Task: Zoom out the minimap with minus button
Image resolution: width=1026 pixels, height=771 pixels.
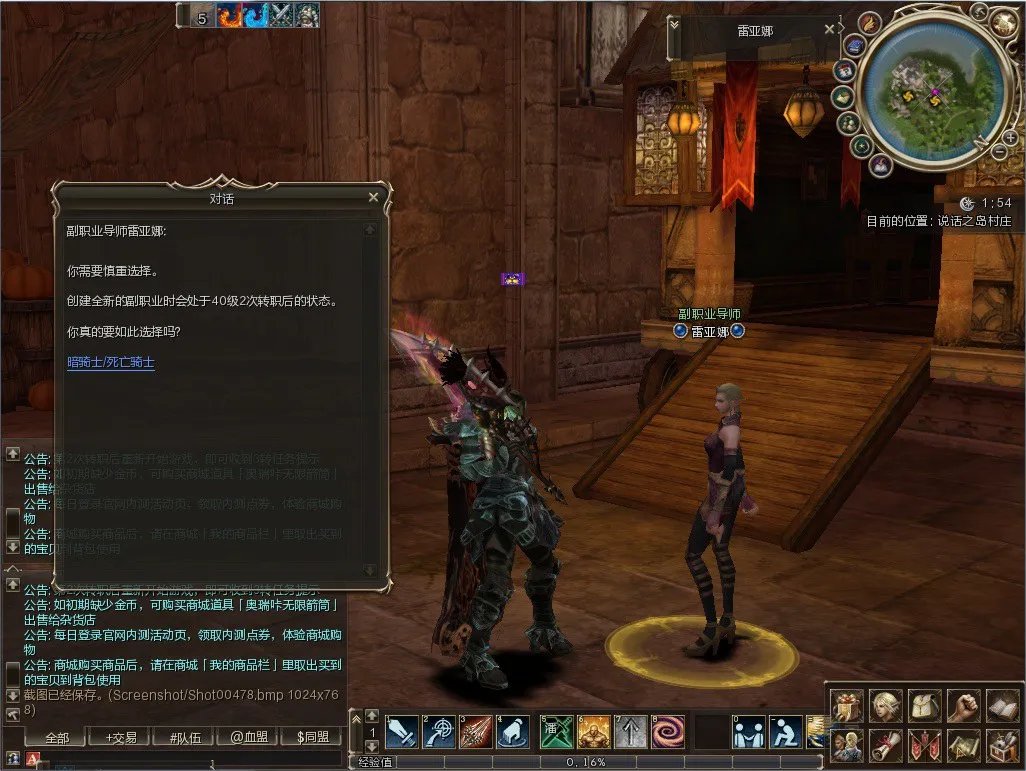Action: [998, 152]
